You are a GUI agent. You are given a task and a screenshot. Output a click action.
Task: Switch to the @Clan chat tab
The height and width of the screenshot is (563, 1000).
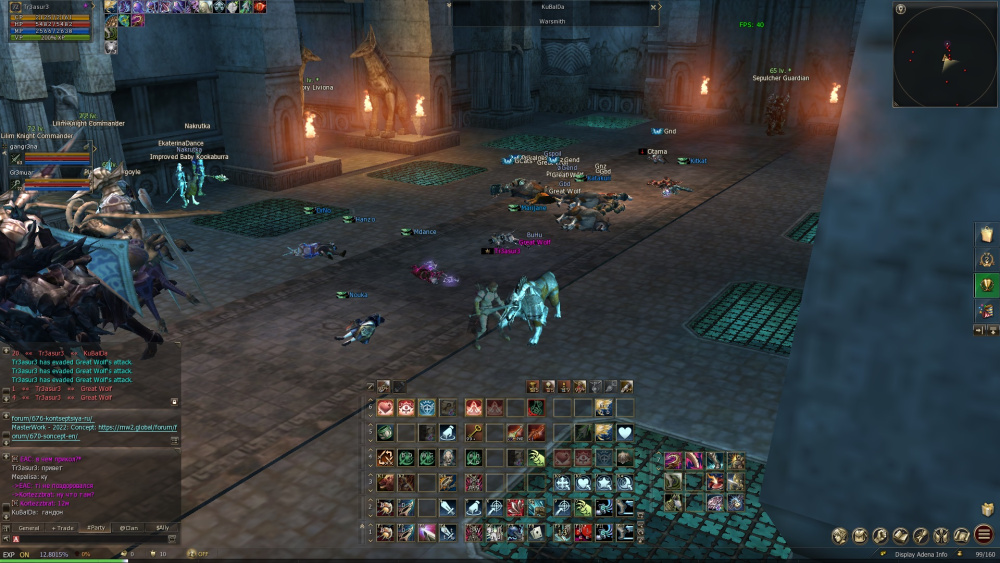(x=129, y=527)
